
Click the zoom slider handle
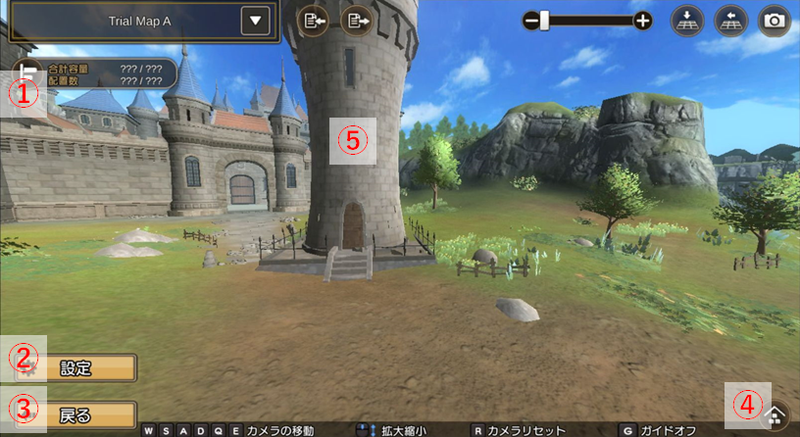click(545, 20)
